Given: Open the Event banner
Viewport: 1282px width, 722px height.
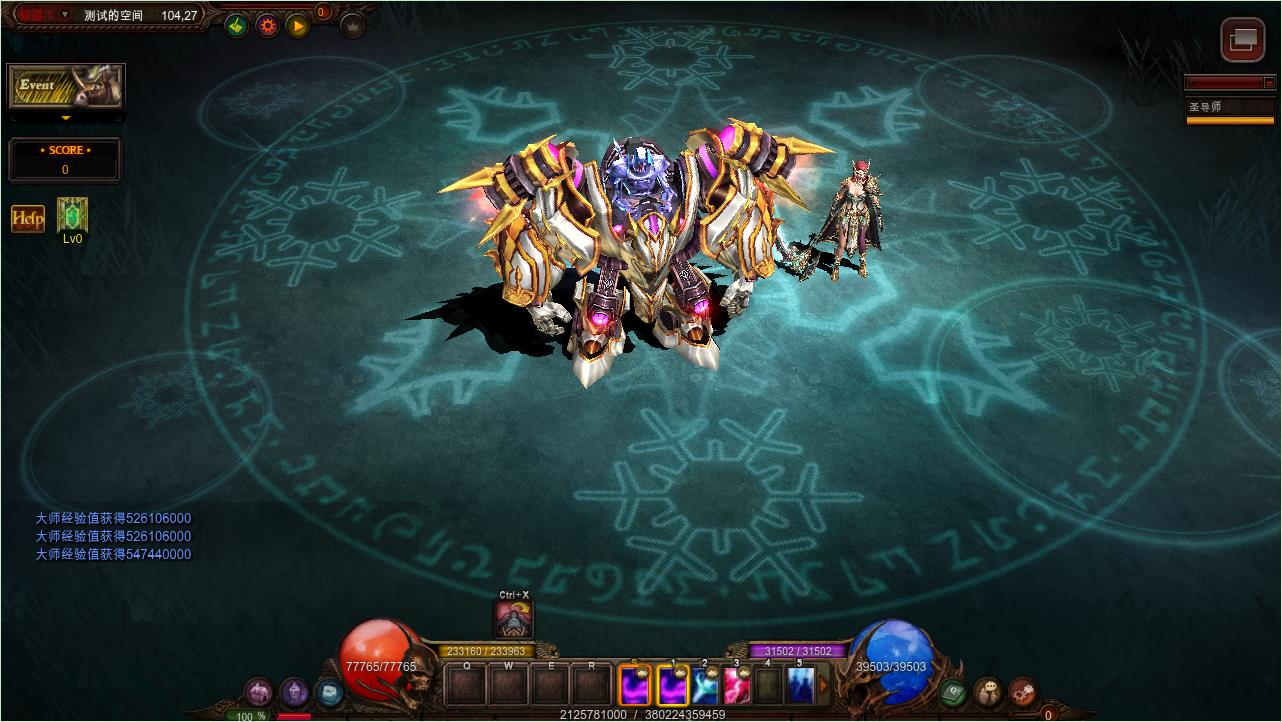Looking at the screenshot, I should click(x=66, y=87).
